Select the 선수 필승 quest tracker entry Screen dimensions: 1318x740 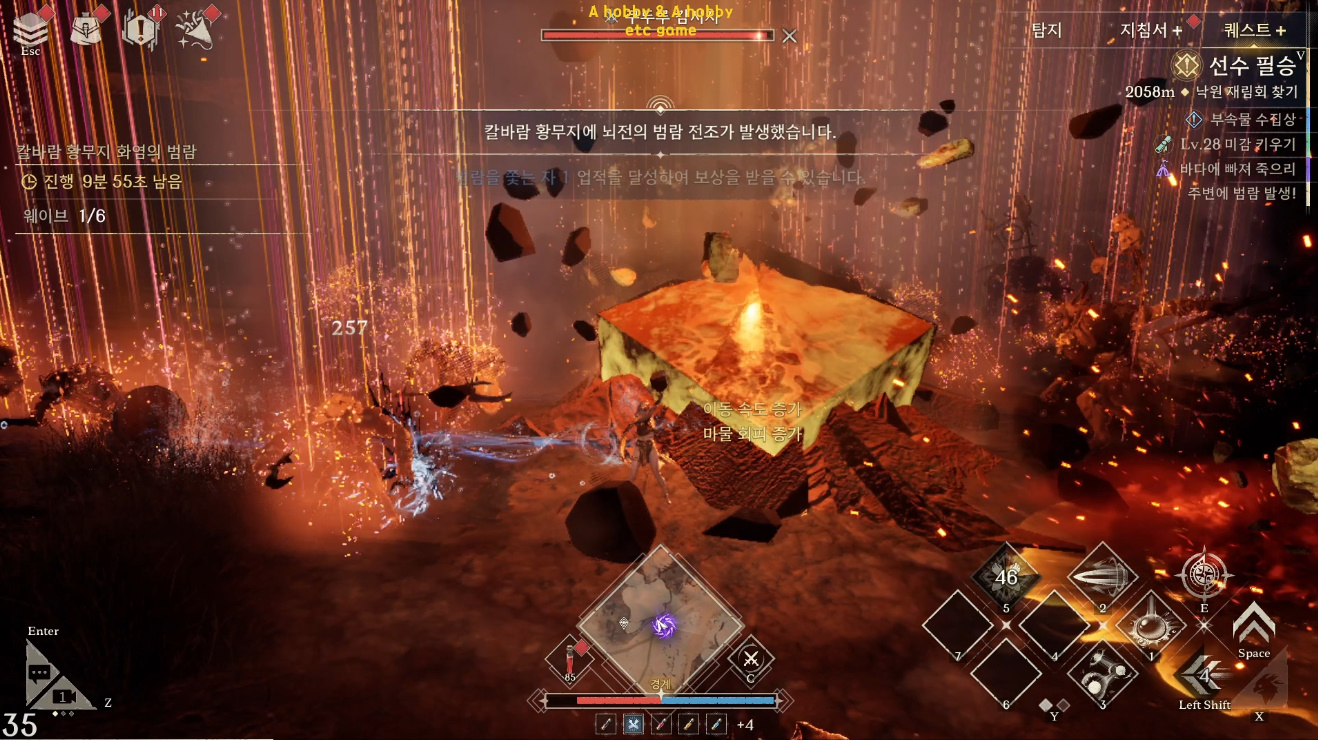(x=1239, y=67)
